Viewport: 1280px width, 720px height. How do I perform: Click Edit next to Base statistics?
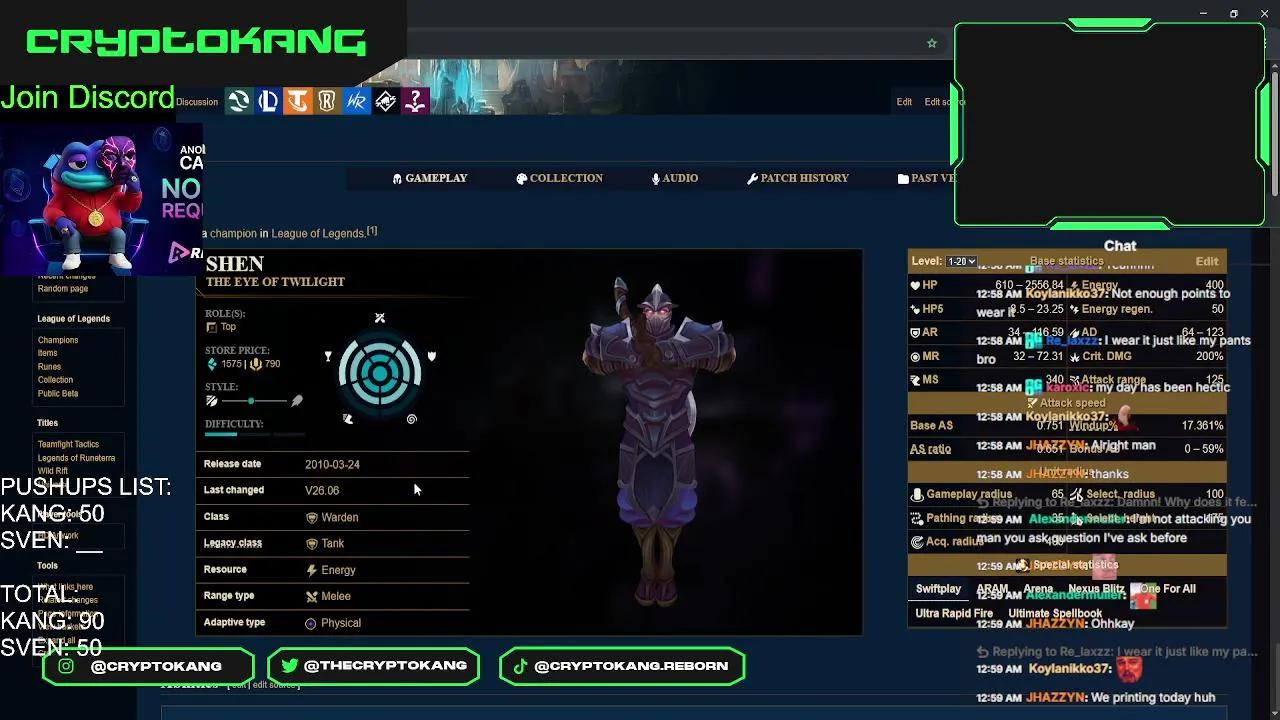tap(1206, 261)
